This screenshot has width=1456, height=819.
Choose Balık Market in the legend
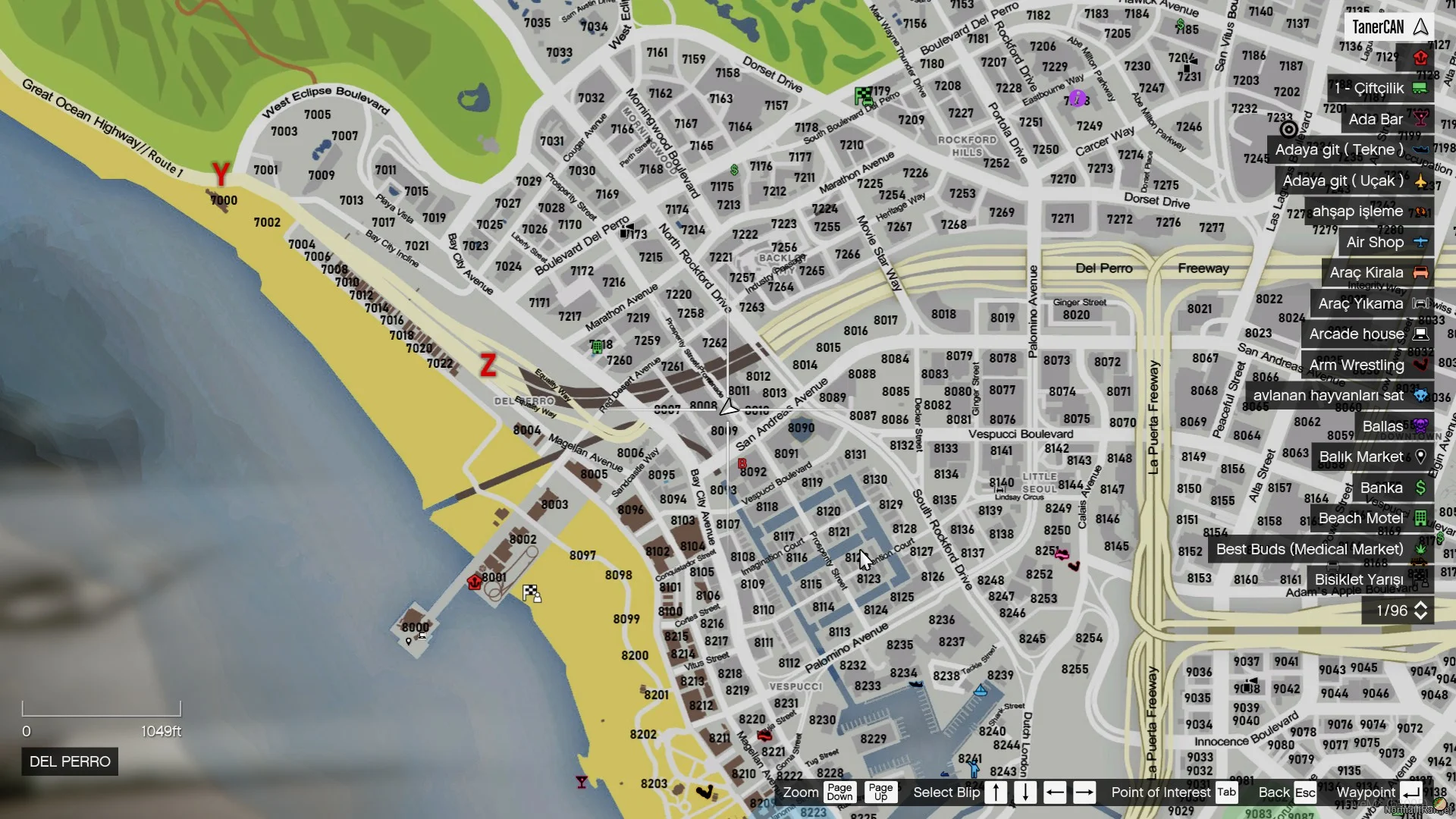(x=1371, y=457)
